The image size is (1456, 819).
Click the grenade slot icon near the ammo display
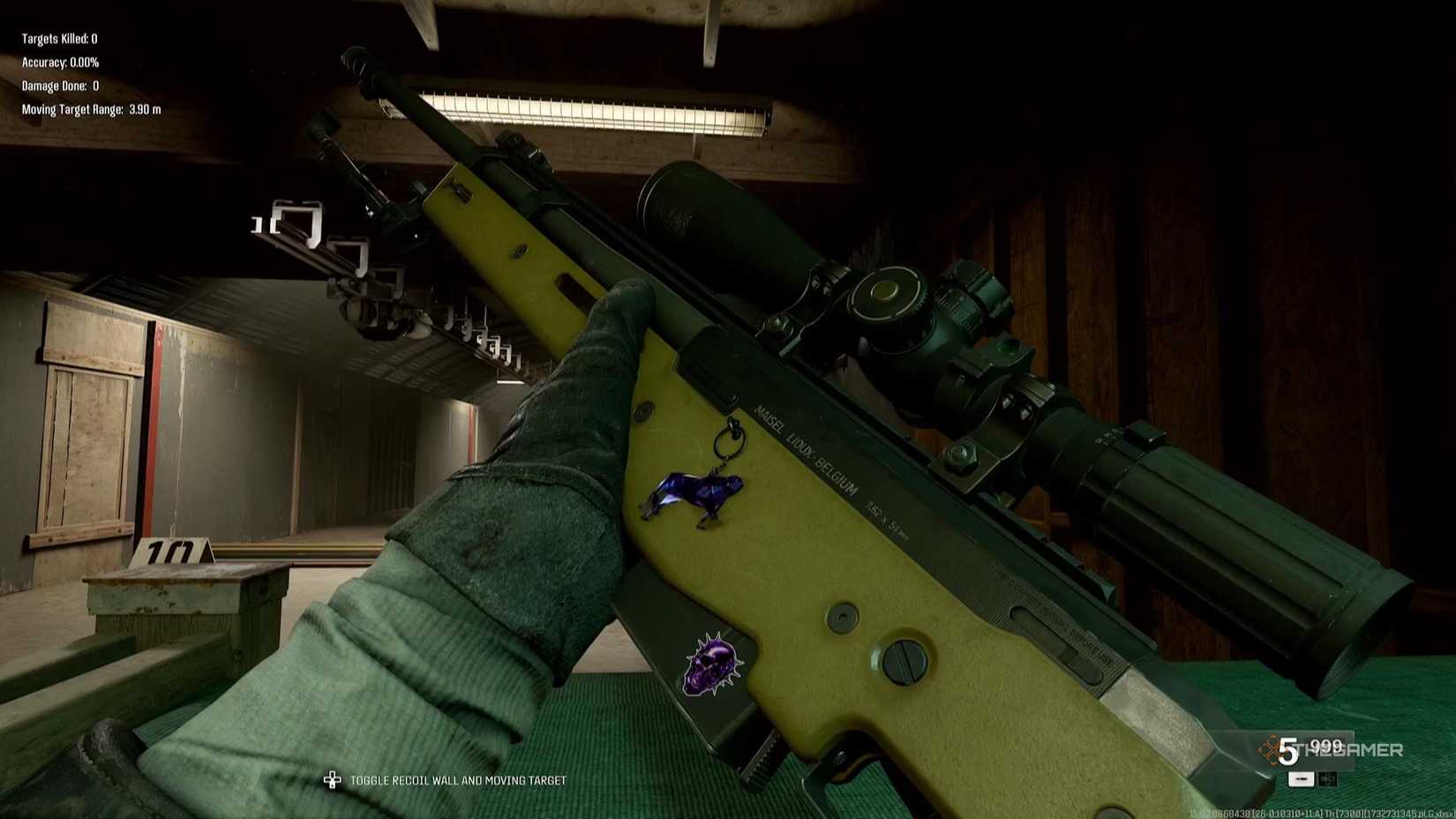pyautogui.click(x=1327, y=779)
